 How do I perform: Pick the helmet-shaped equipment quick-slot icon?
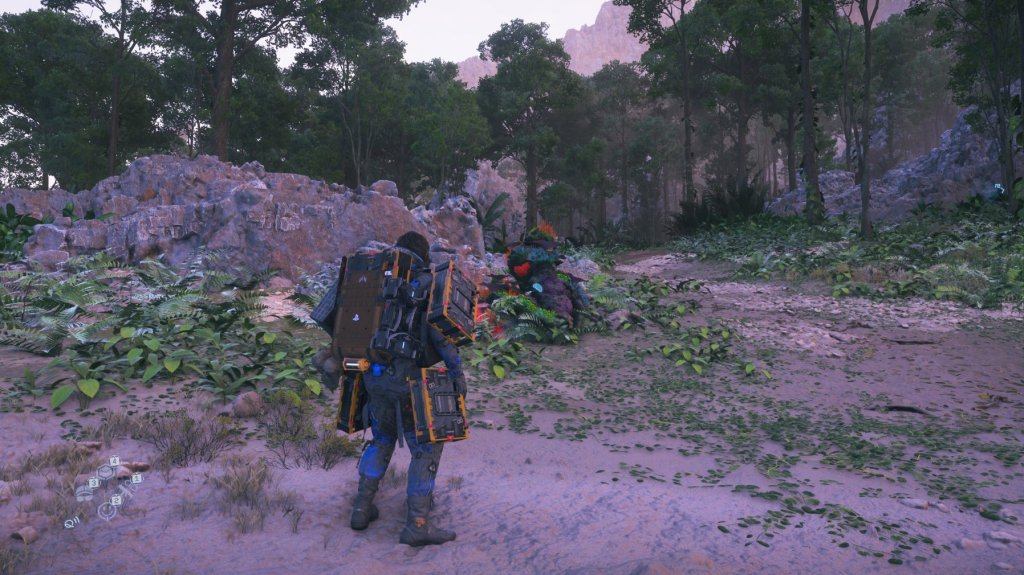84,494
